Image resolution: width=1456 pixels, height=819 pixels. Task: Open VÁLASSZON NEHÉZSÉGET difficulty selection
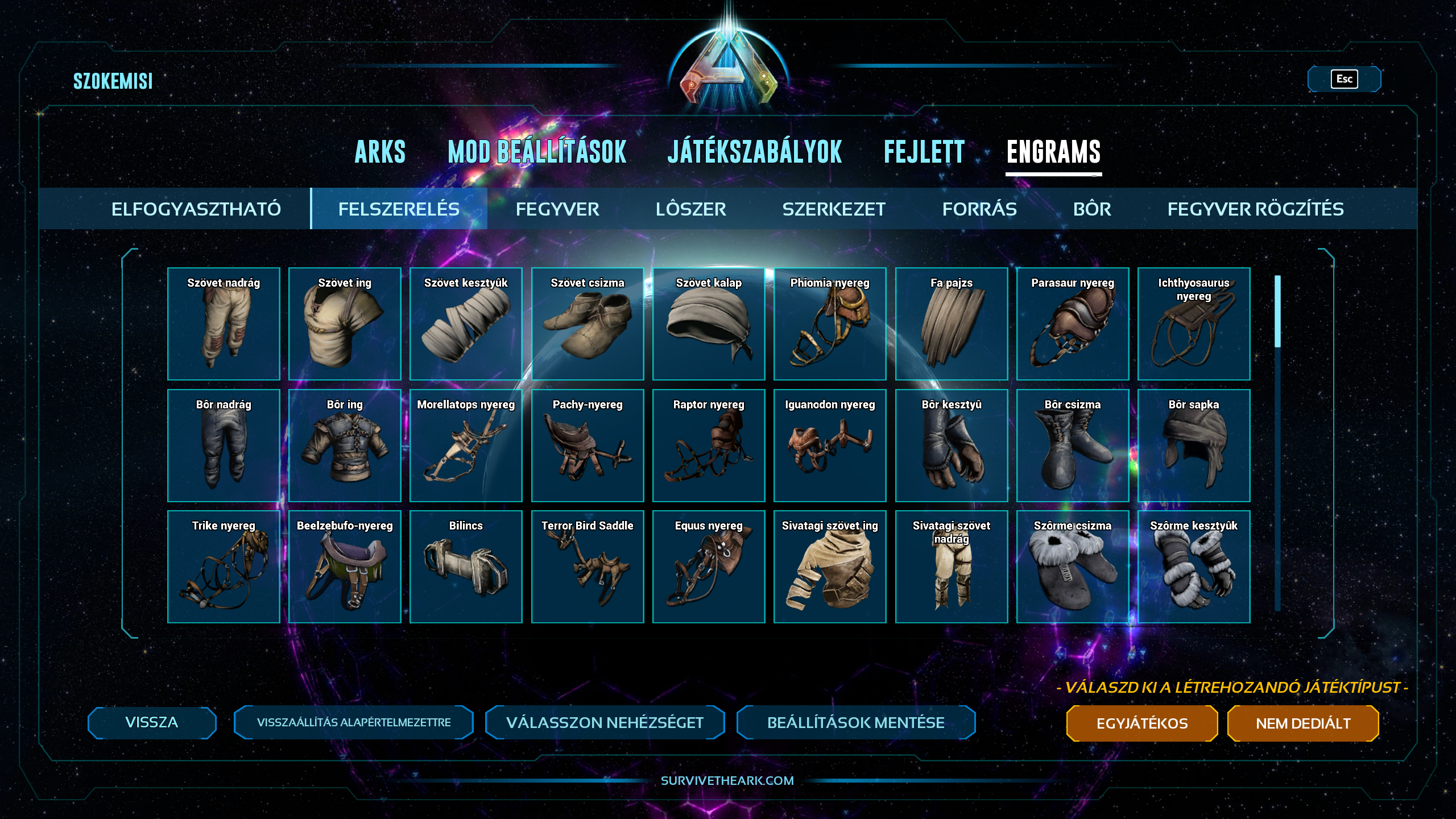pyautogui.click(x=605, y=722)
